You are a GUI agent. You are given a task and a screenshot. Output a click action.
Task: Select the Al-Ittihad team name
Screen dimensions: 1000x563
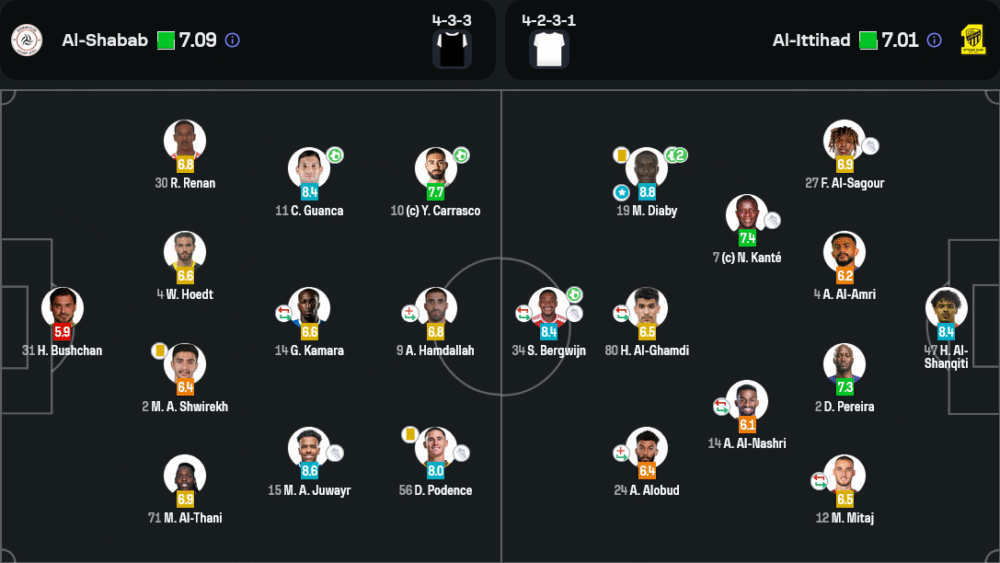tap(811, 41)
